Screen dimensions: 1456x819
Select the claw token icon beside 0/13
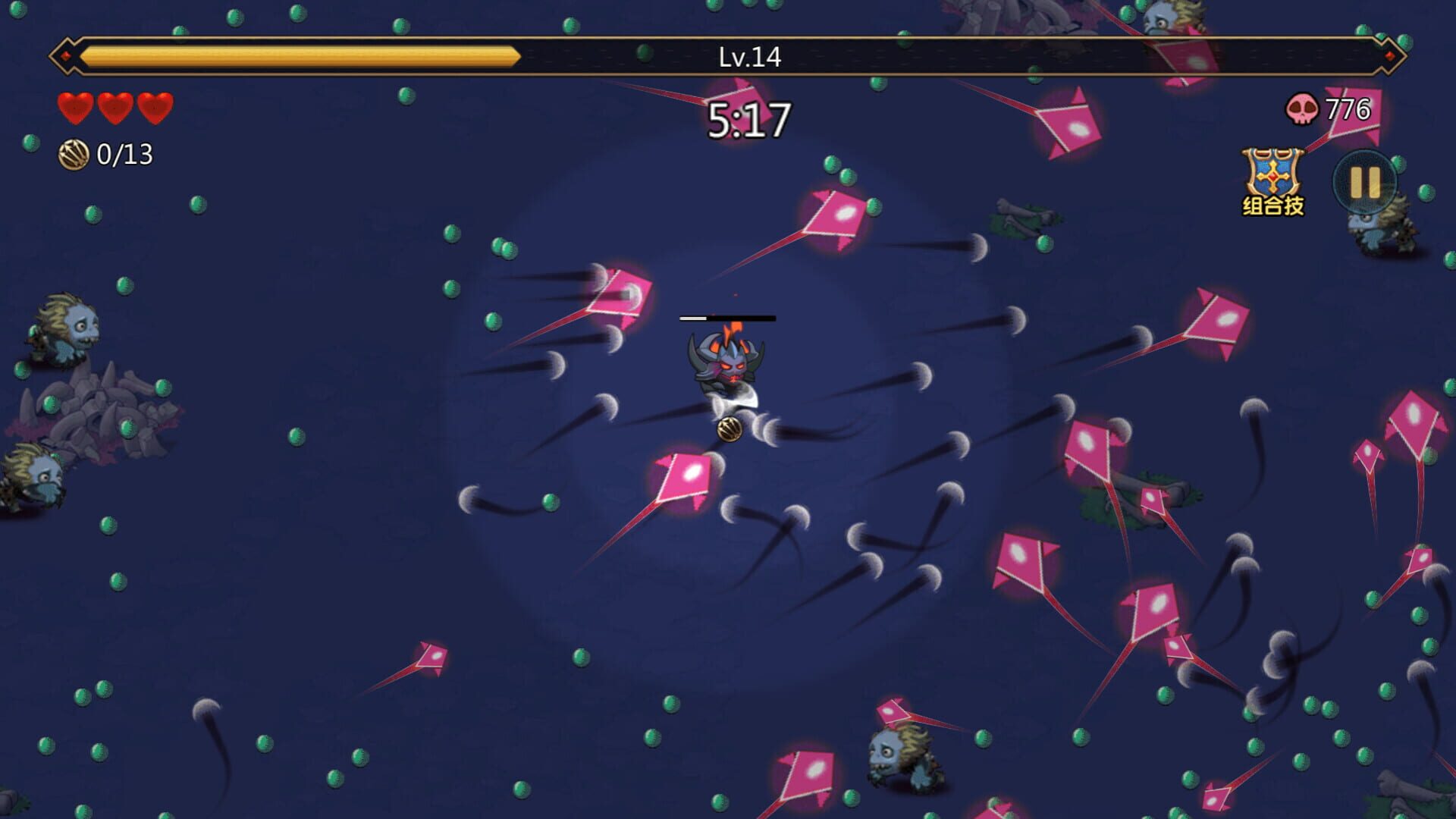tap(74, 155)
